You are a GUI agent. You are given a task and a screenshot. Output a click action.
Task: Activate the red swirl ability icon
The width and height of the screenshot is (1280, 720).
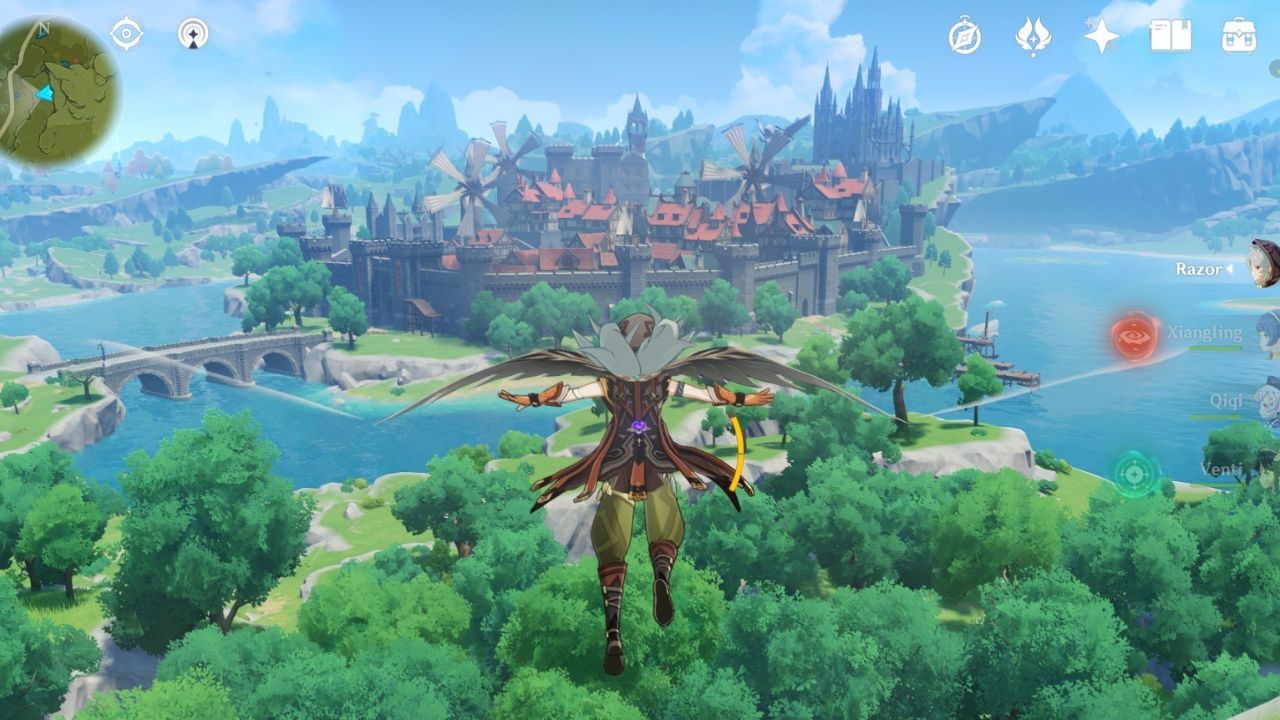click(1135, 336)
